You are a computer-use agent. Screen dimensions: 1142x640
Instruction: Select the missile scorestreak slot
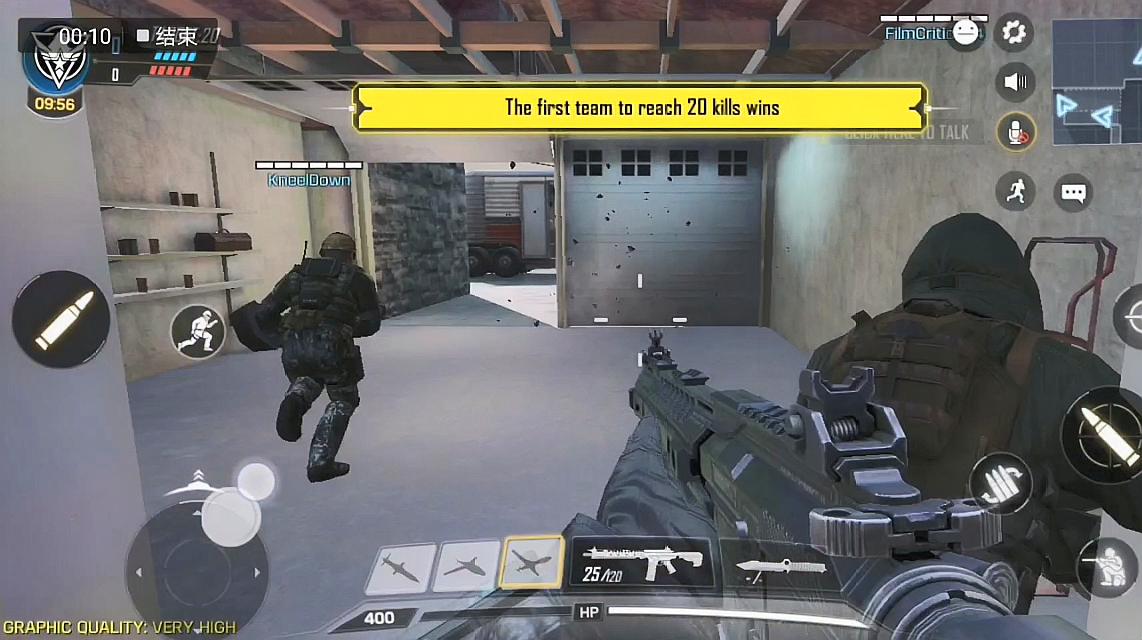click(400, 569)
